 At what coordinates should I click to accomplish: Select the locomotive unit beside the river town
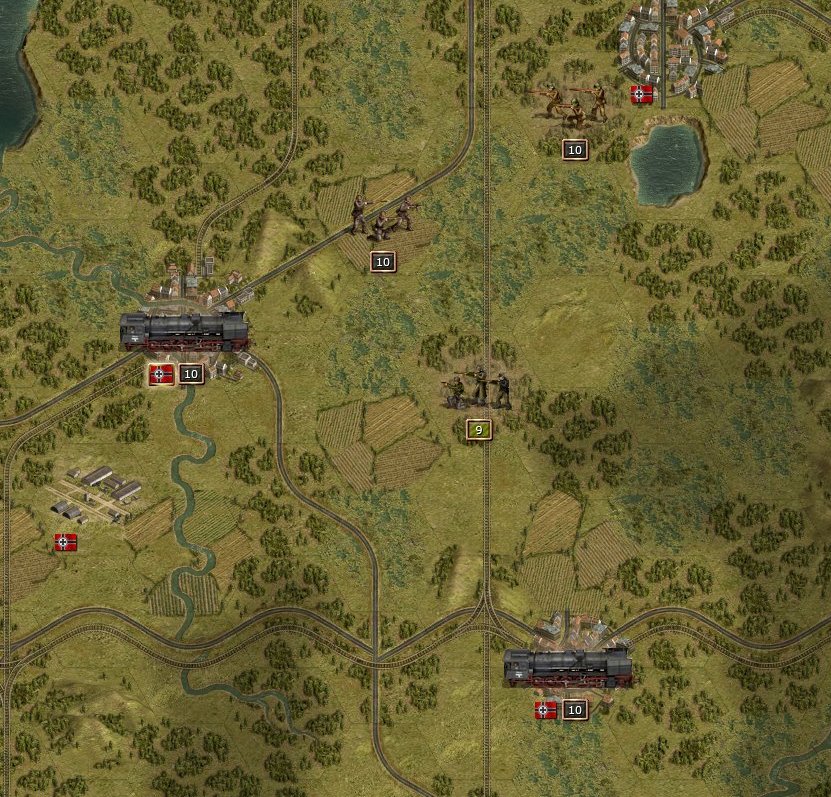pos(184,331)
